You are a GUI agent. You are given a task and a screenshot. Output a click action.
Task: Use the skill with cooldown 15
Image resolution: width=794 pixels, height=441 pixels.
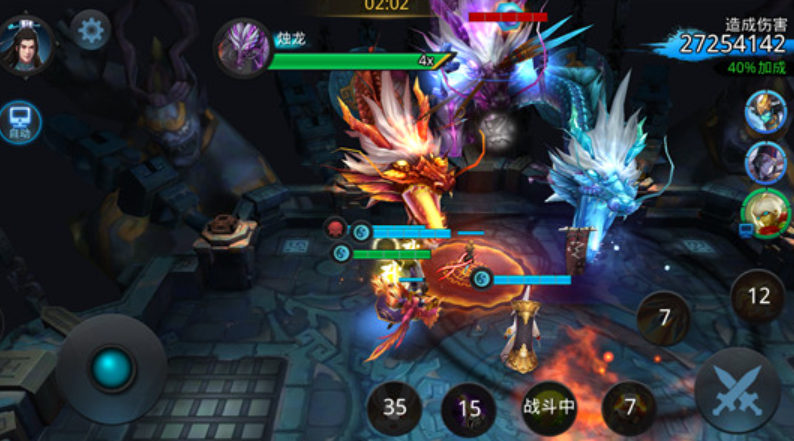tap(468, 408)
